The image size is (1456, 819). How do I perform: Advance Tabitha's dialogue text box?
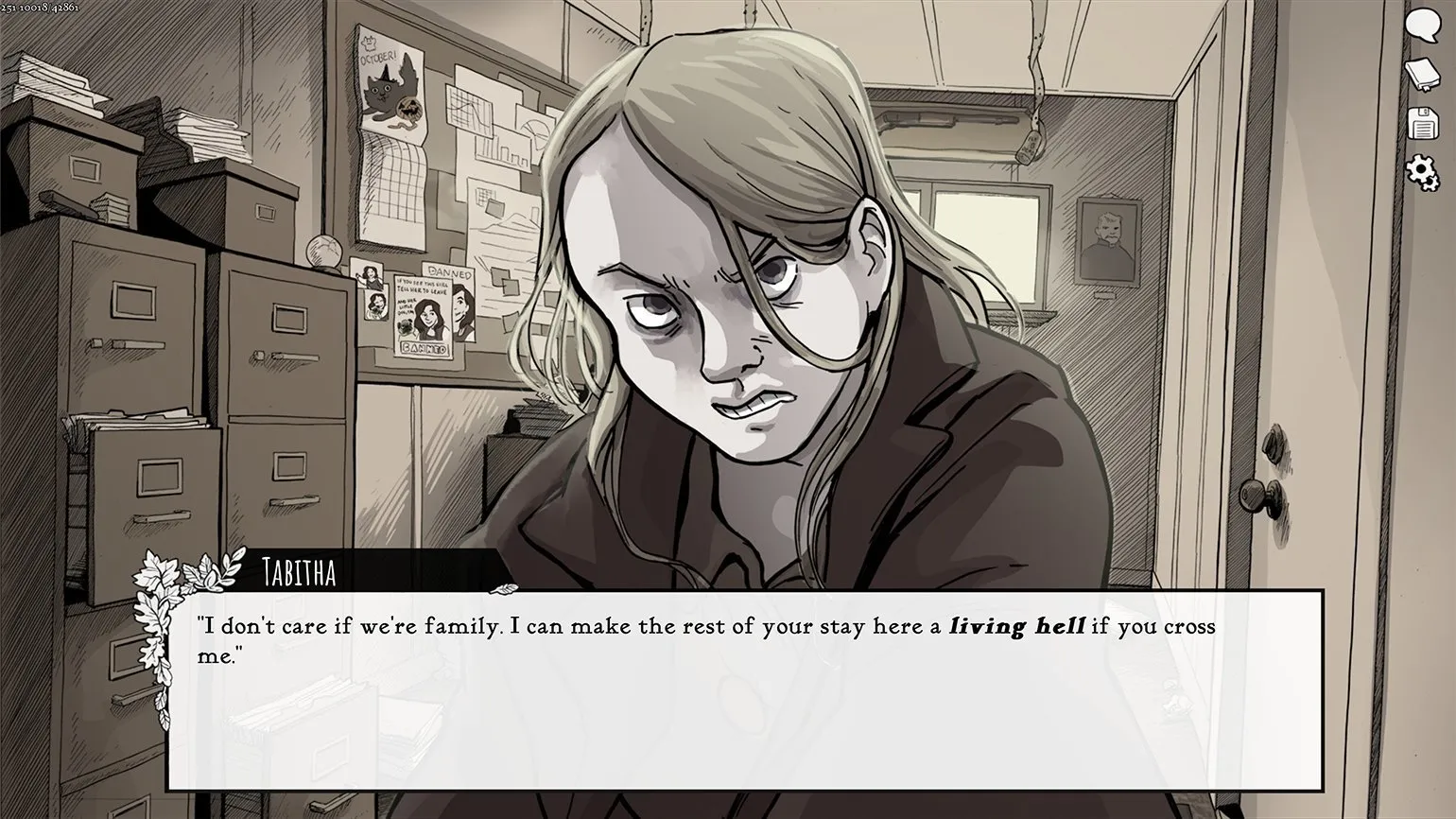[744, 689]
